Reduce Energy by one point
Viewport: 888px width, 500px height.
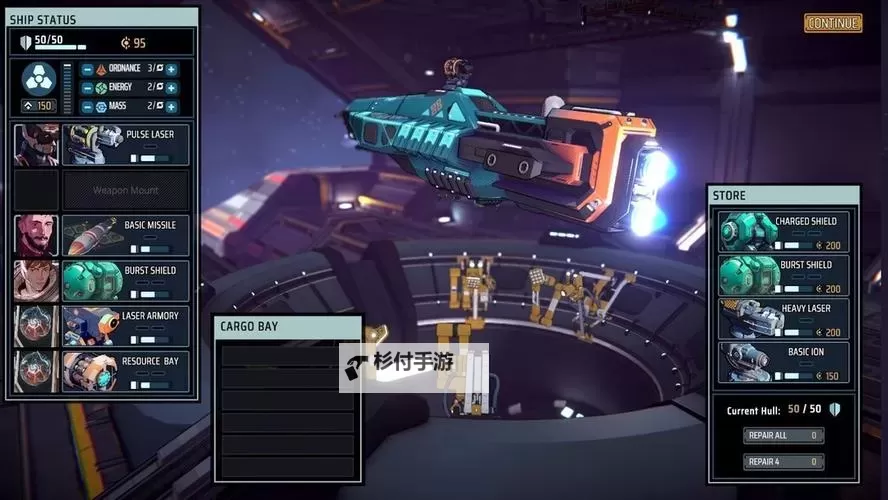(88, 88)
